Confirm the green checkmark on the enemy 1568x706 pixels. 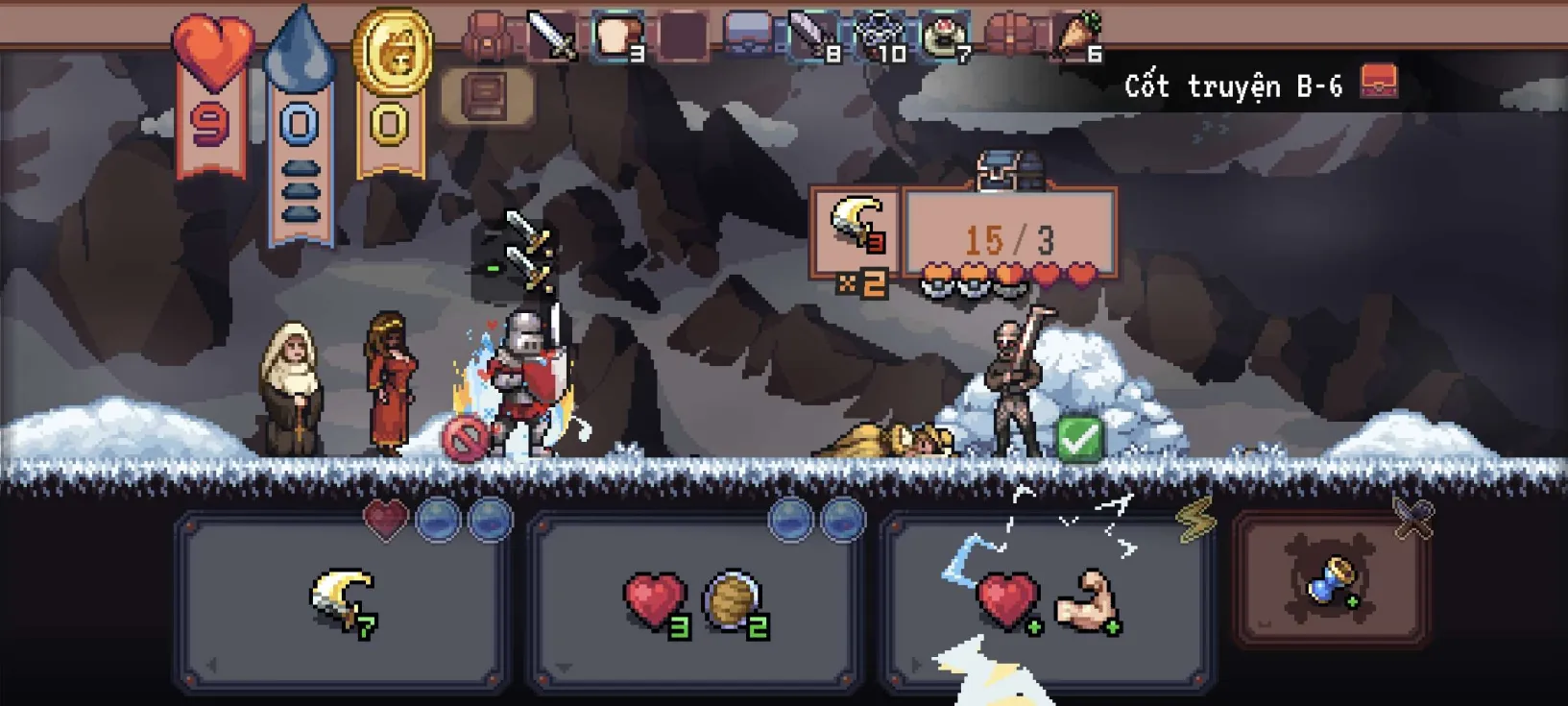pos(1079,439)
